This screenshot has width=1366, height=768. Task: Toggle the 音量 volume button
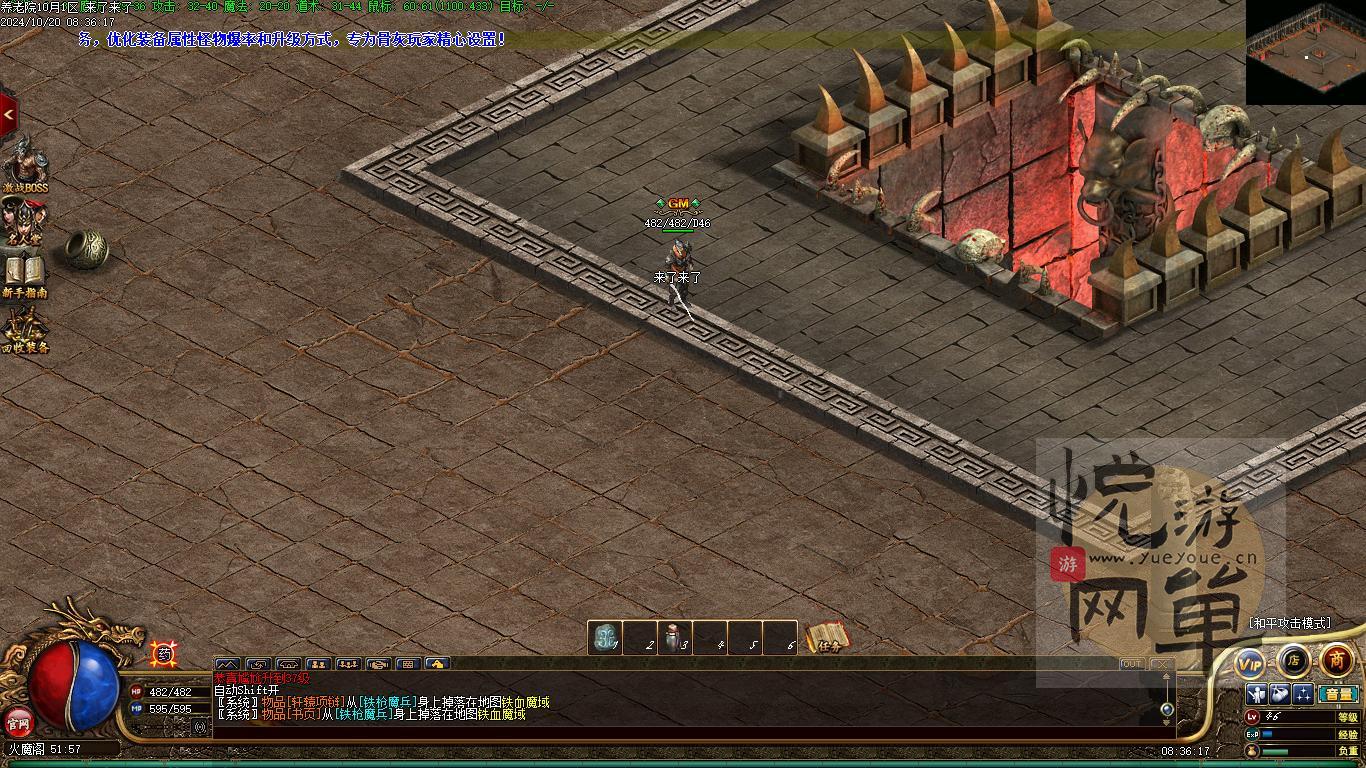pyautogui.click(x=1338, y=694)
